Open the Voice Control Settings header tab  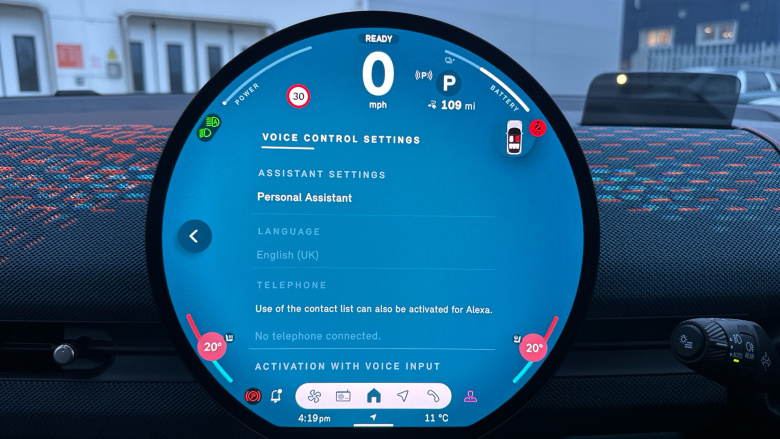coord(341,140)
